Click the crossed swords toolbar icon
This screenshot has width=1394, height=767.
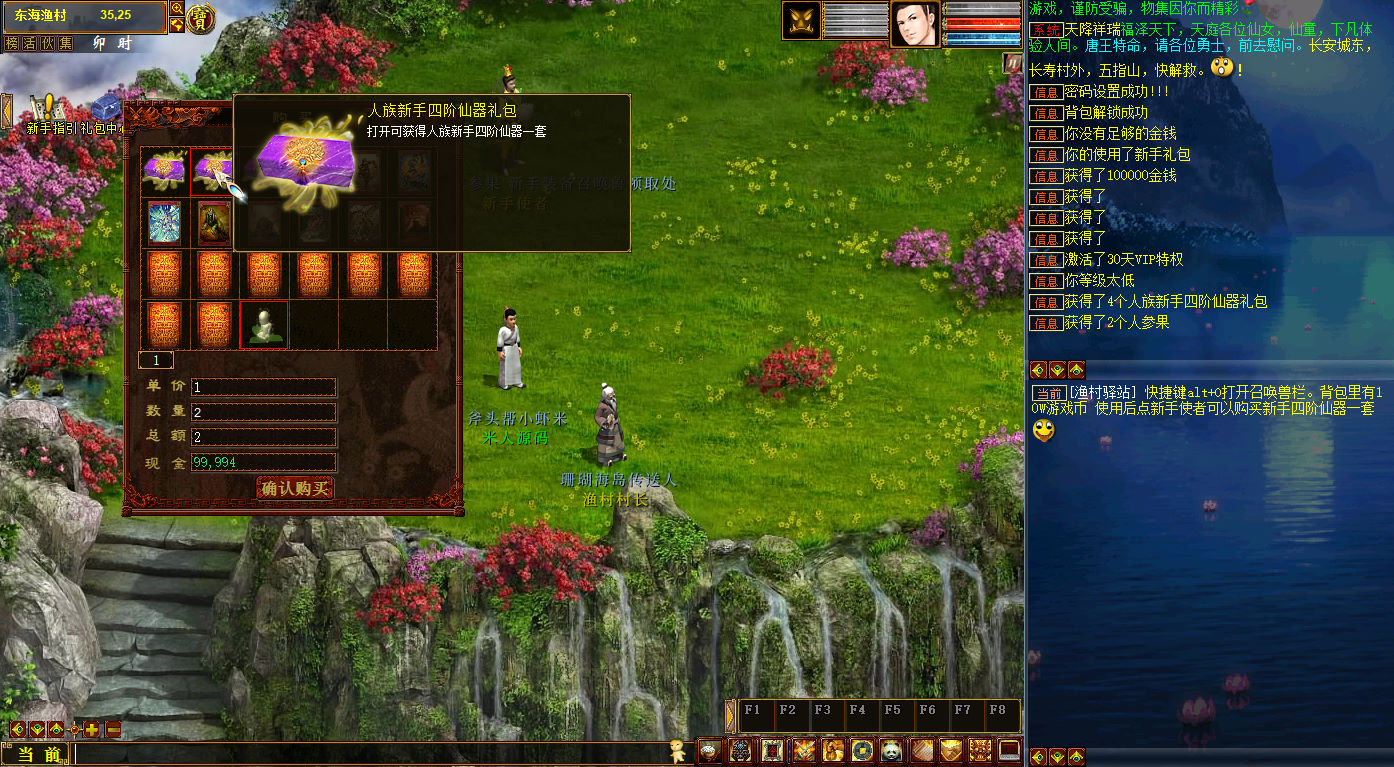click(x=803, y=750)
